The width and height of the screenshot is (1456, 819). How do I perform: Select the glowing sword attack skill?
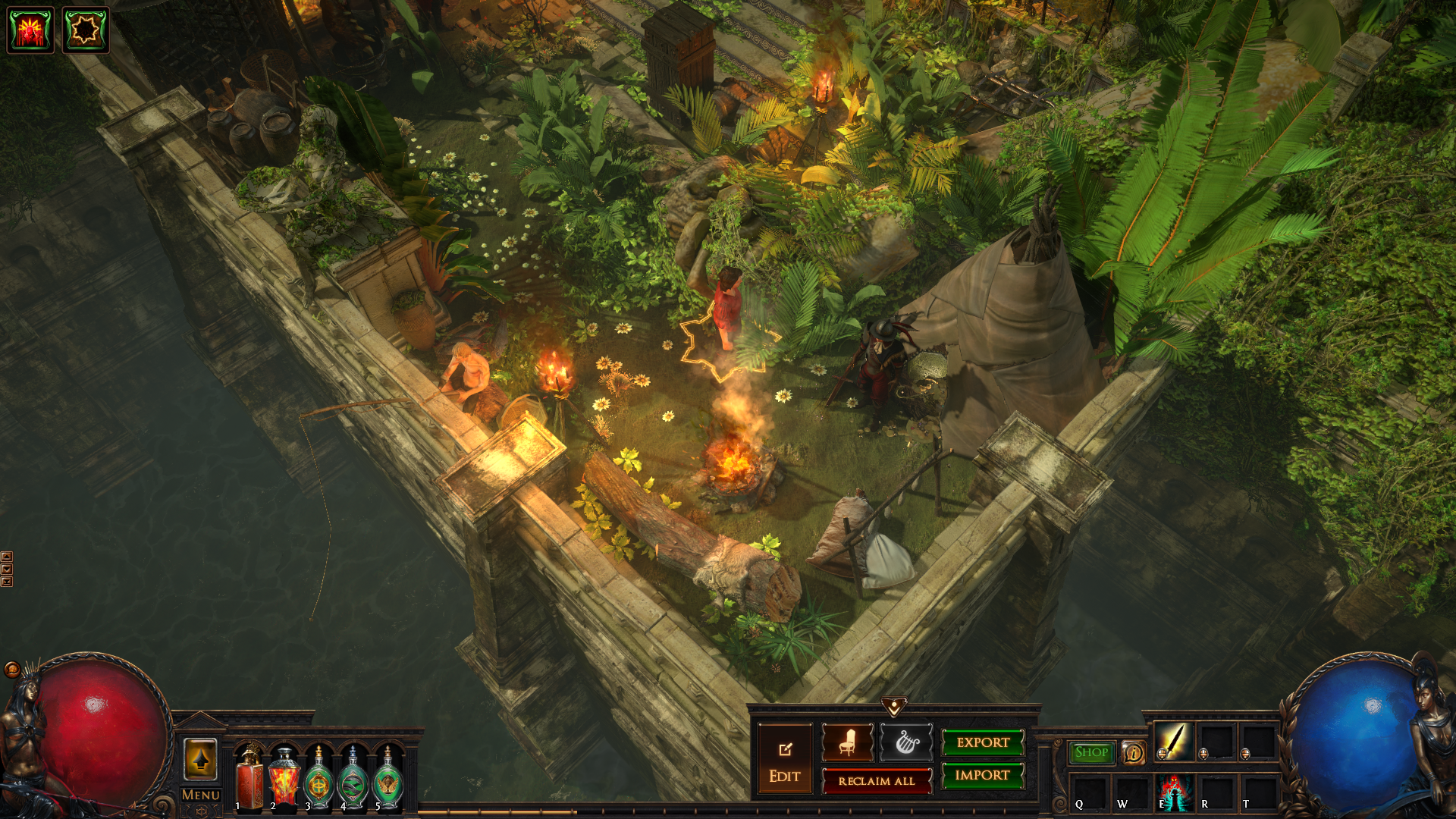(x=1173, y=741)
